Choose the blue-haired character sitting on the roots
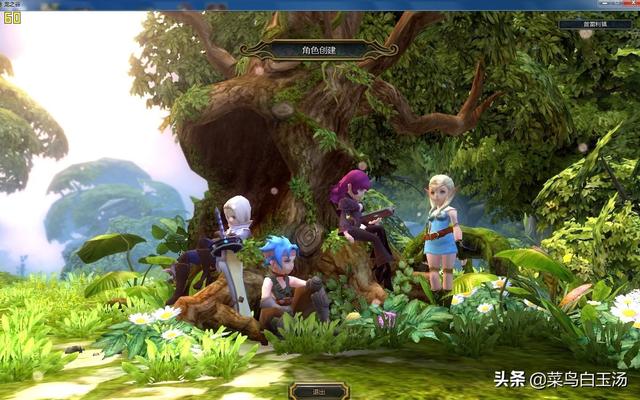The height and width of the screenshot is (400, 640). 280,276
